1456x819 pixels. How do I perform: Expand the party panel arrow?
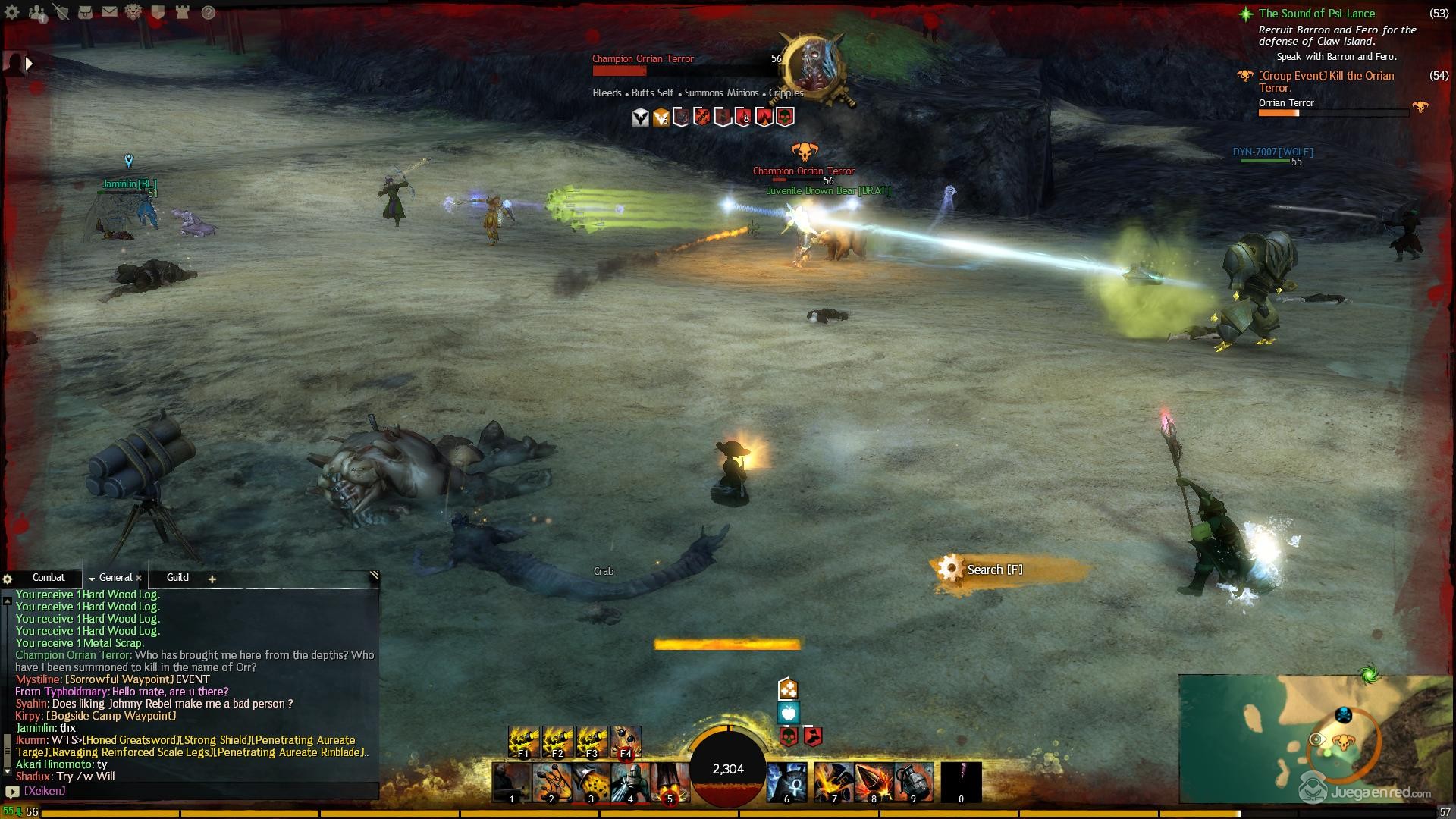click(29, 64)
